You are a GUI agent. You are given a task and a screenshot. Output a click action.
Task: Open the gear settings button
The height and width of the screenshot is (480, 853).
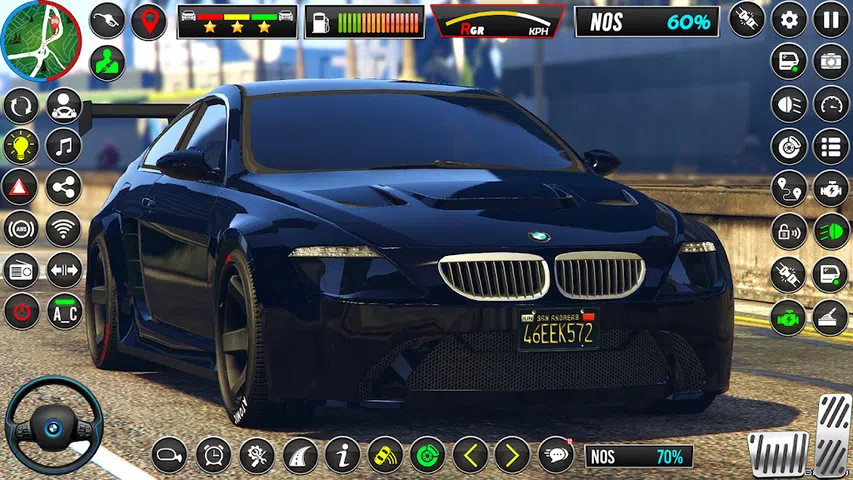coord(788,19)
